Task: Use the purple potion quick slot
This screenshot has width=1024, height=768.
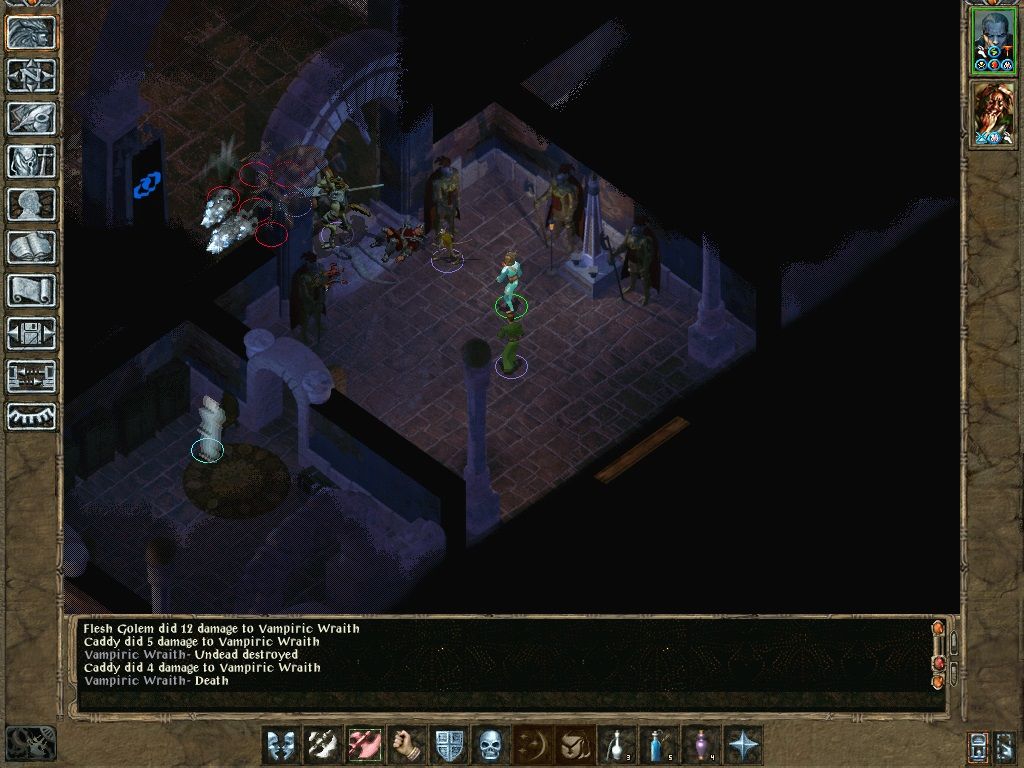Action: [702, 745]
